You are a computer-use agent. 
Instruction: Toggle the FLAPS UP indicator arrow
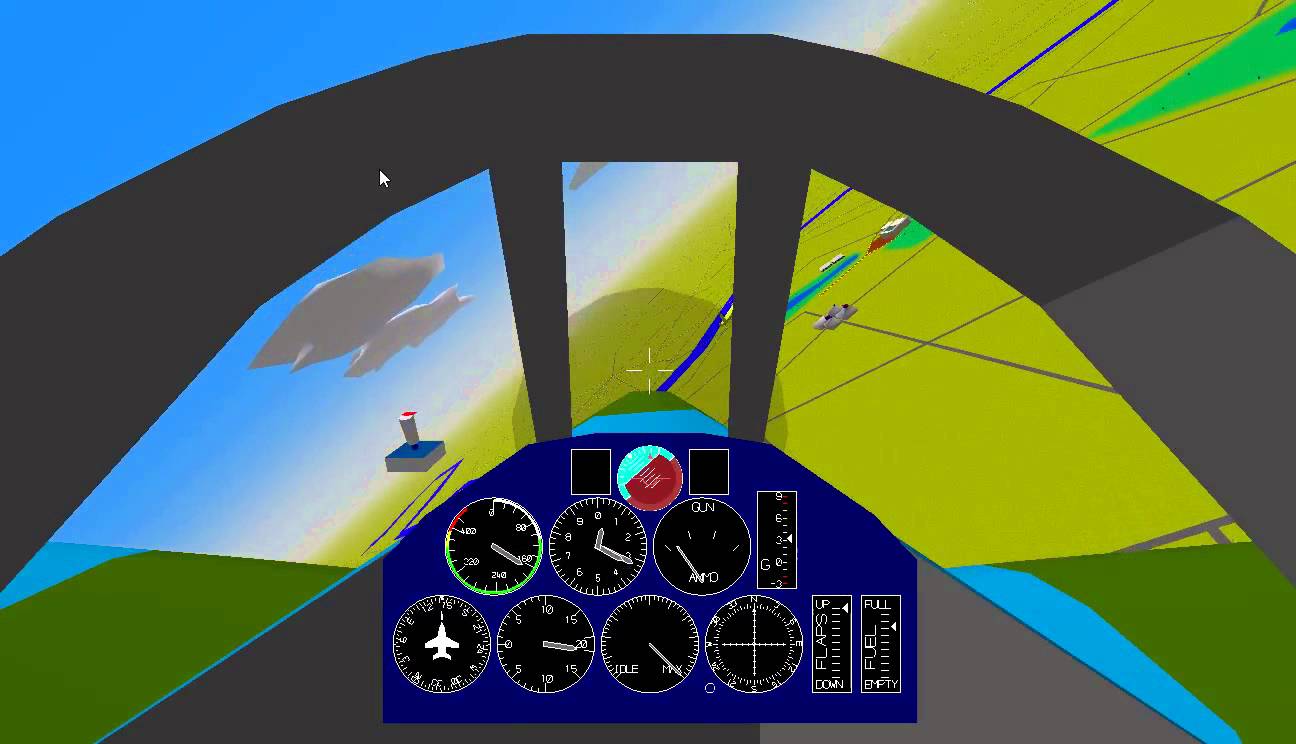coord(845,607)
